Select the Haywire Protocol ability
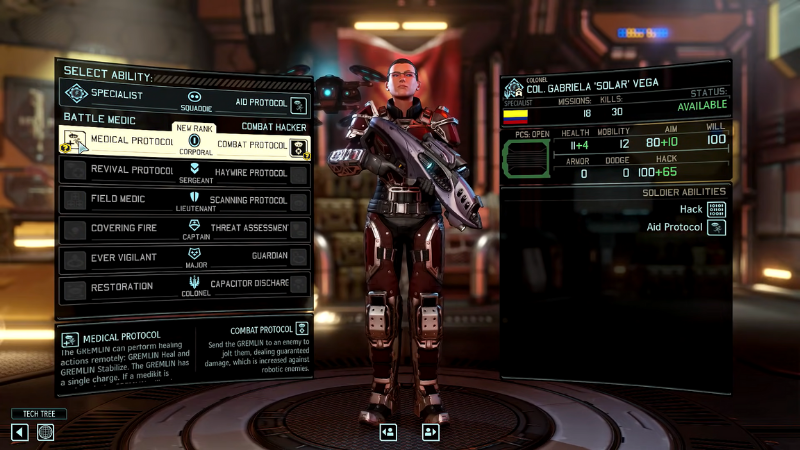Image resolution: width=800 pixels, height=450 pixels. pyautogui.click(x=252, y=173)
